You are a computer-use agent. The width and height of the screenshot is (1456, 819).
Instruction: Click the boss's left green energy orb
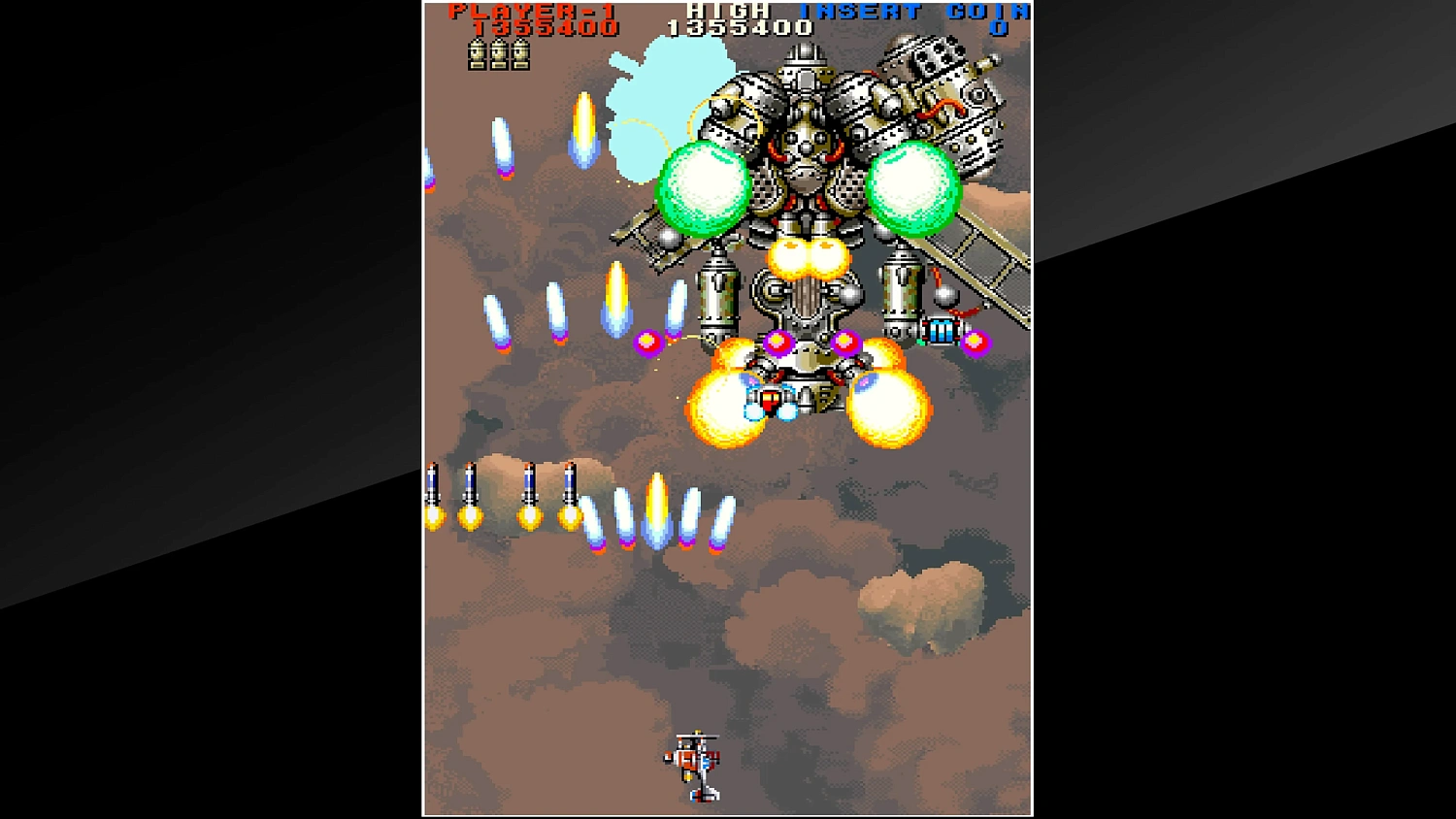coord(702,186)
